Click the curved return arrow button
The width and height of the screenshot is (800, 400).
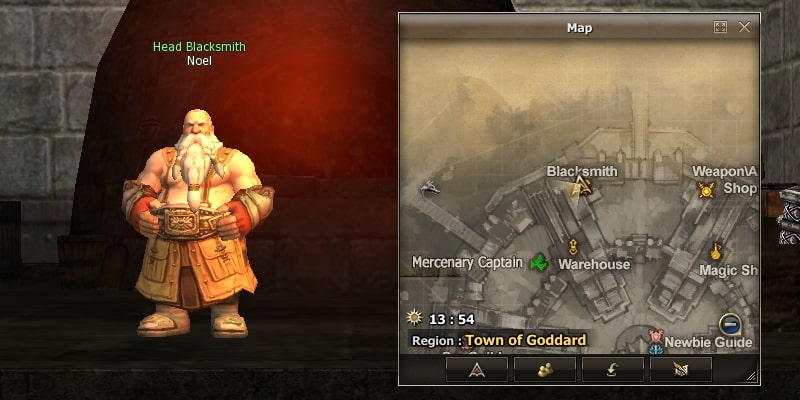[612, 369]
